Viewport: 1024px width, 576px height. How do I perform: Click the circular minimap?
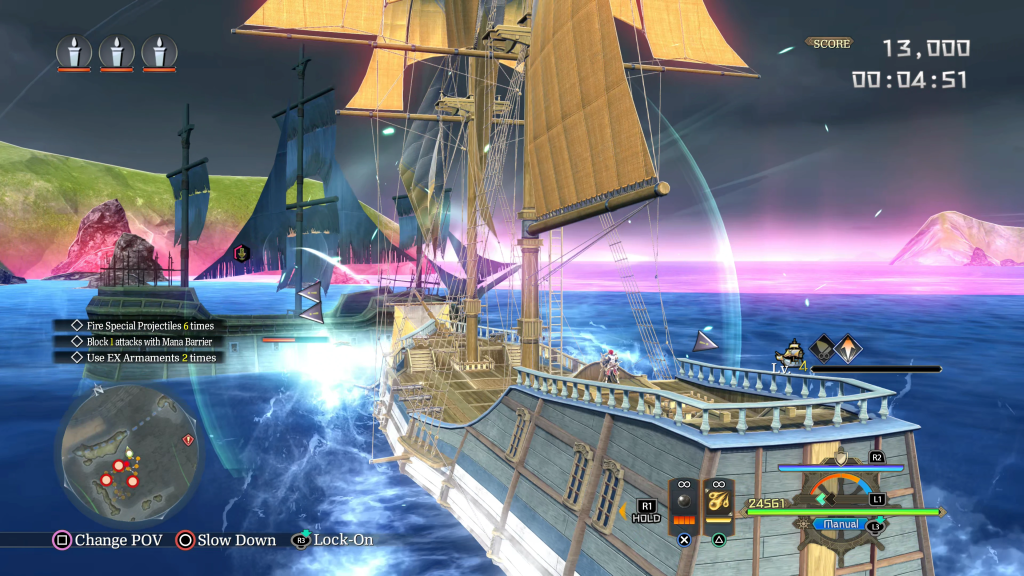pos(129,457)
